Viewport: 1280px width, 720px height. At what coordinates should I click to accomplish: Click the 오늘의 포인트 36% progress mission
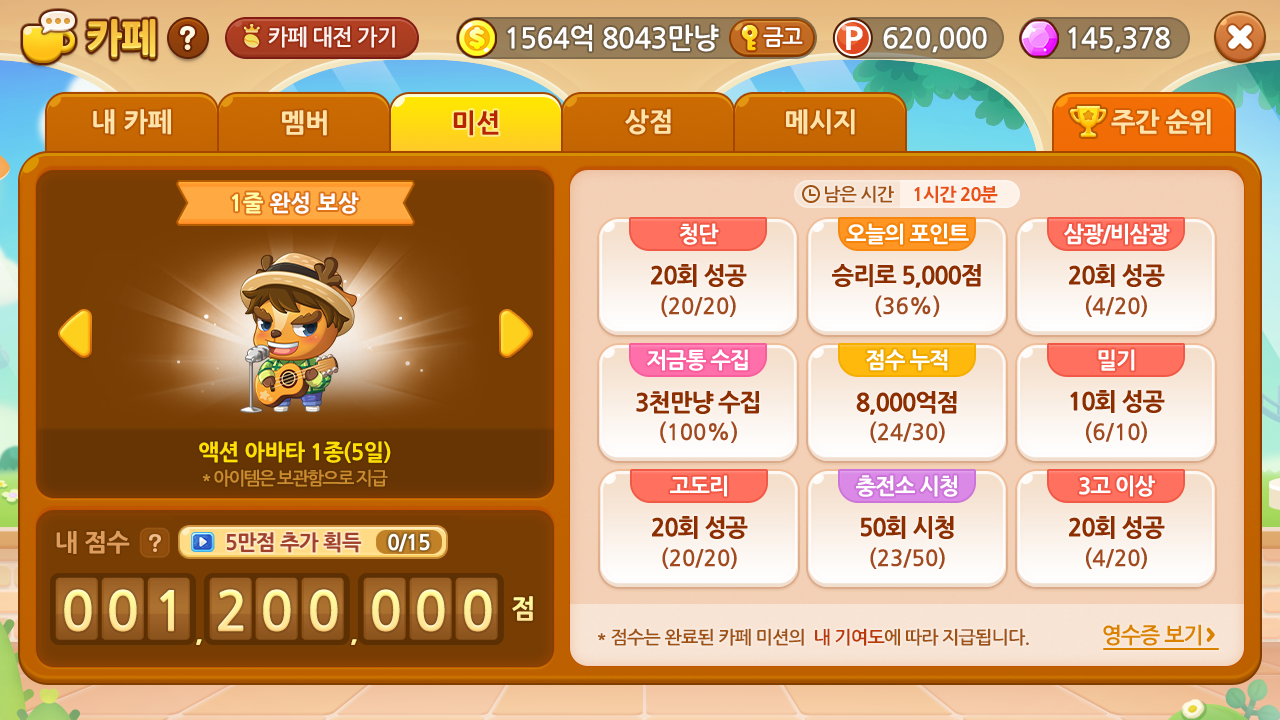pyautogui.click(x=906, y=277)
